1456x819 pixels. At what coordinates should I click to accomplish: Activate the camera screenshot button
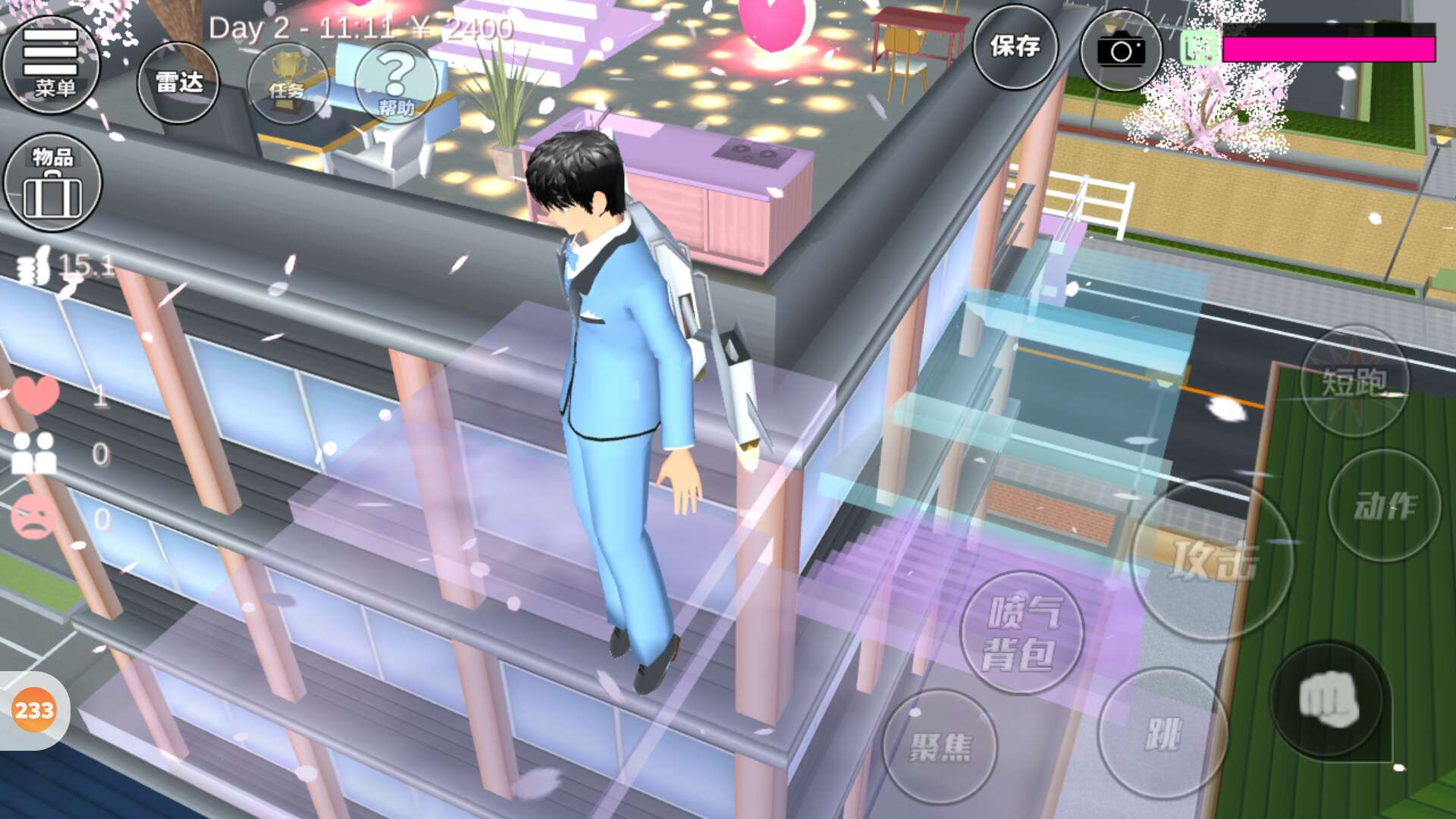(1120, 50)
